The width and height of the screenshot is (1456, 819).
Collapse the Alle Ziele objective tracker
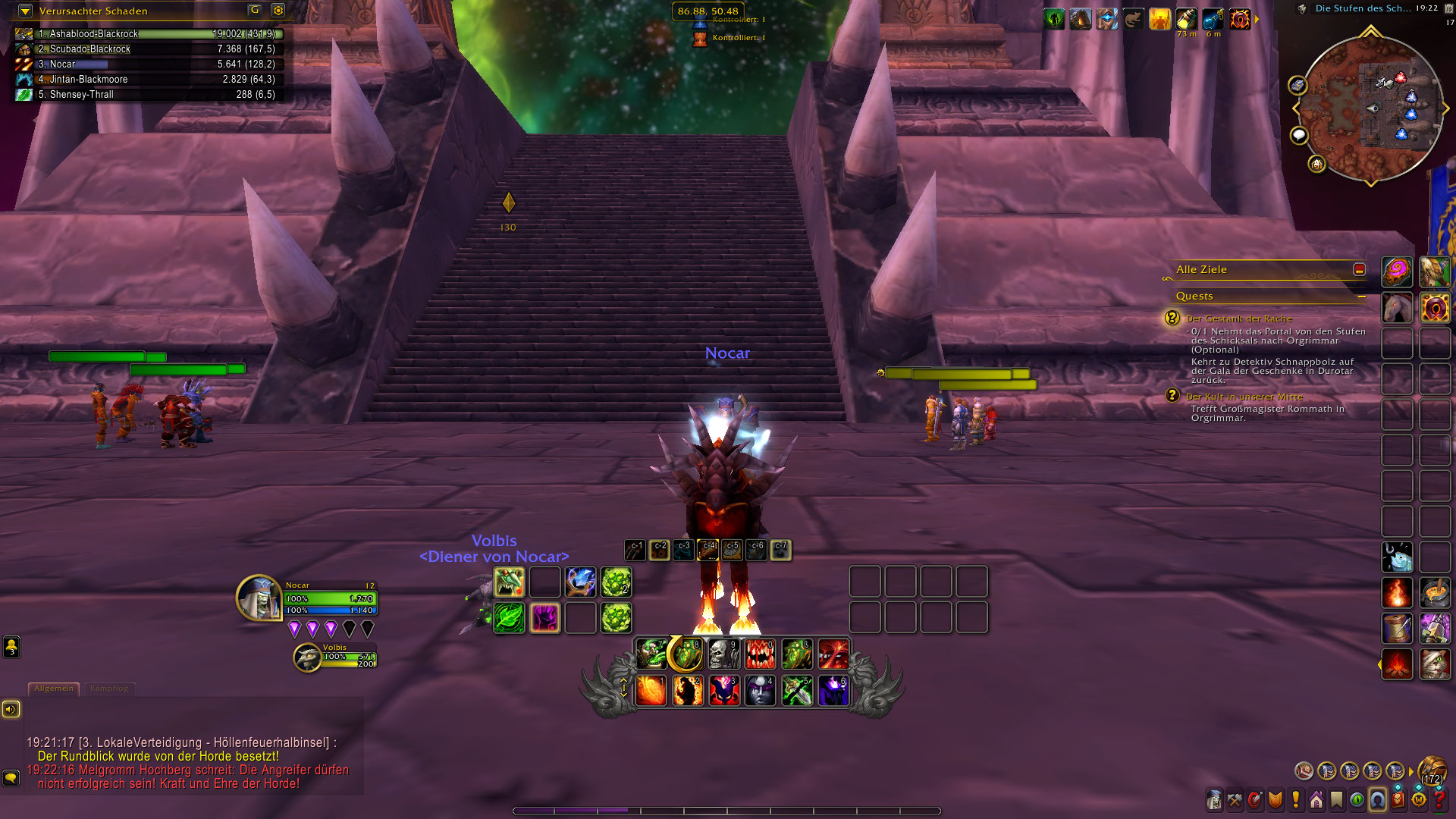tap(1359, 270)
